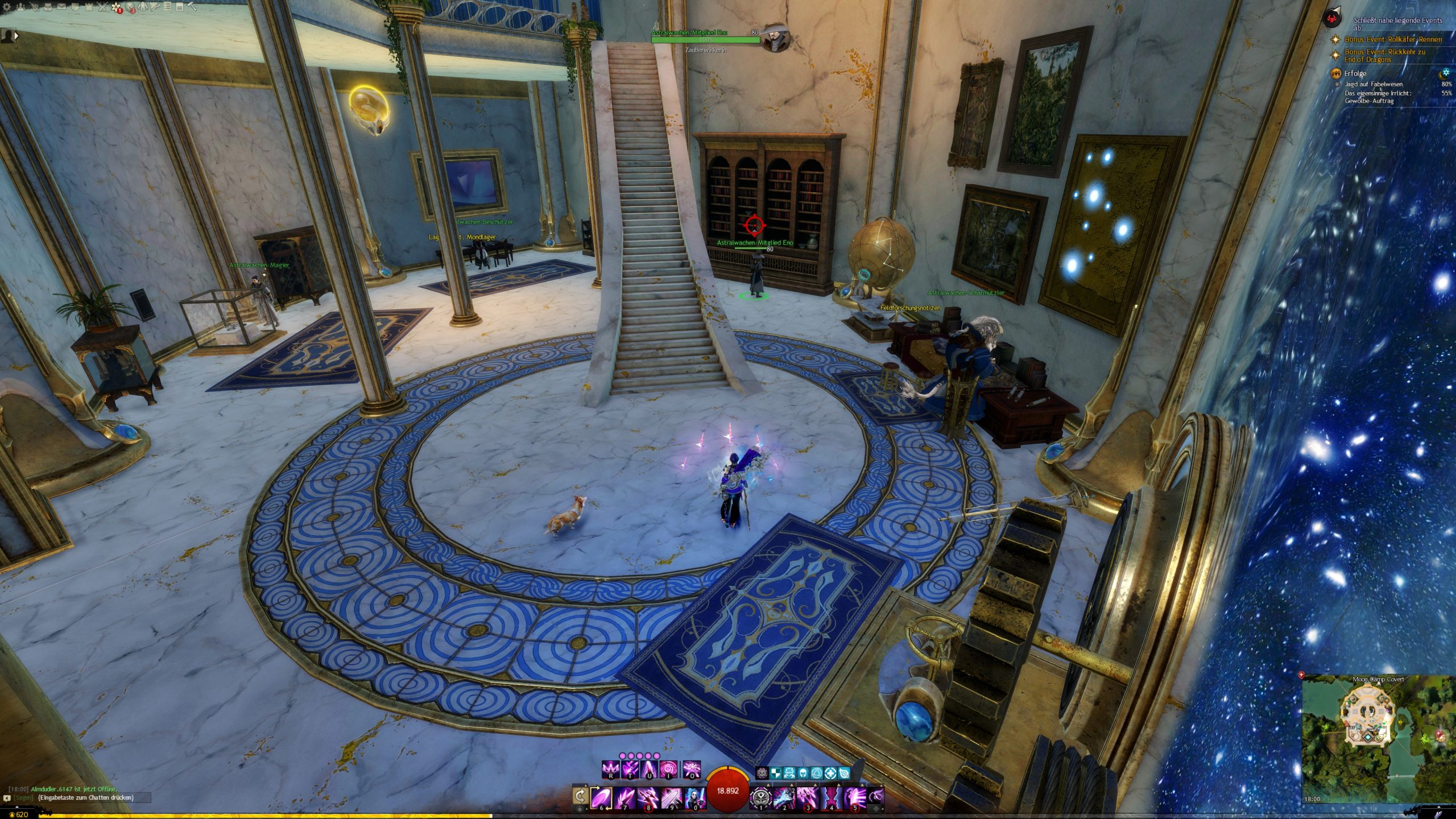
Task: Select the Astralwachen-Mitglied Eno target portrait
Action: pos(775,38)
